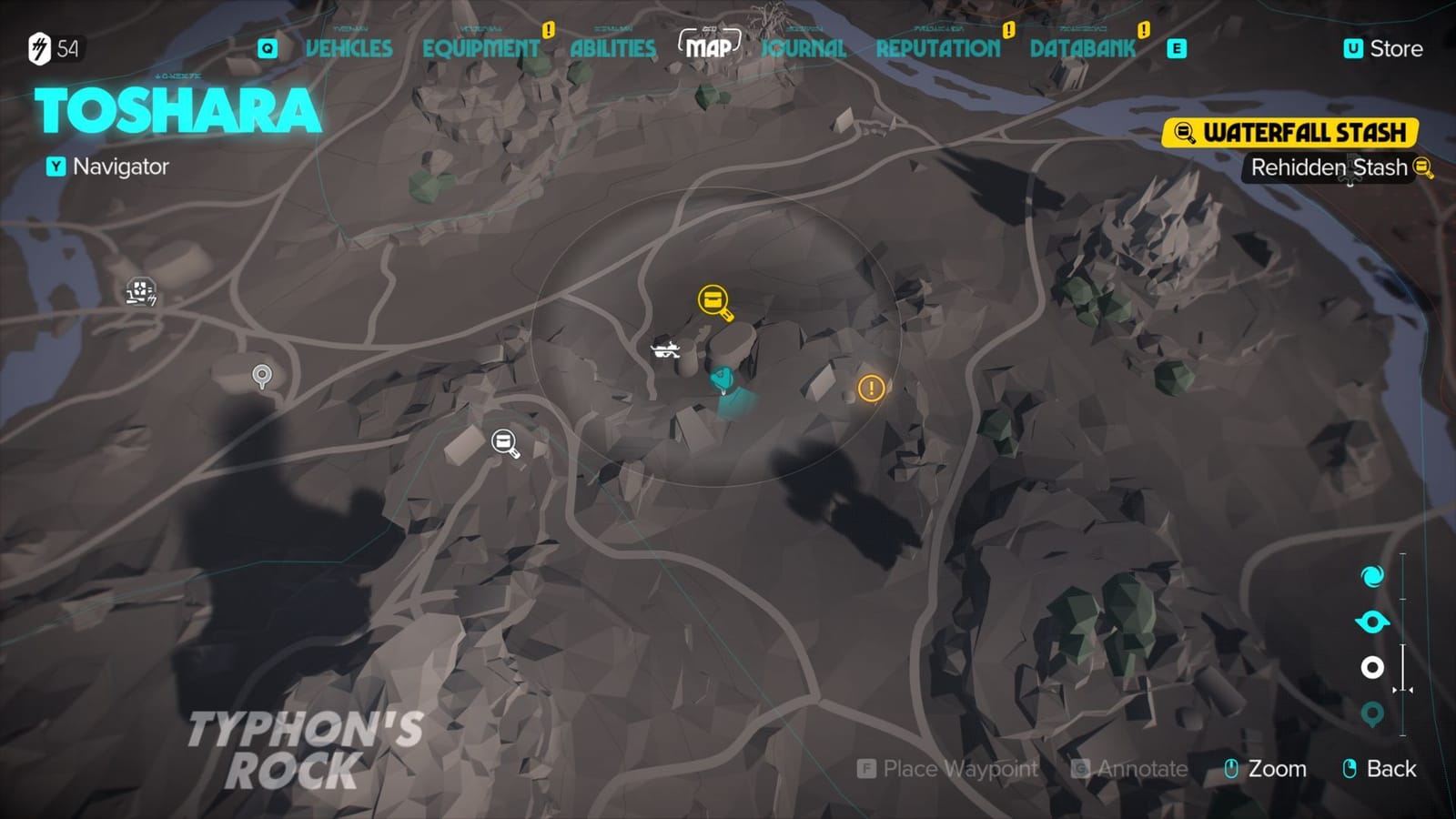Toggle the white ring marker icon
The width and height of the screenshot is (1456, 819).
coord(1374,668)
